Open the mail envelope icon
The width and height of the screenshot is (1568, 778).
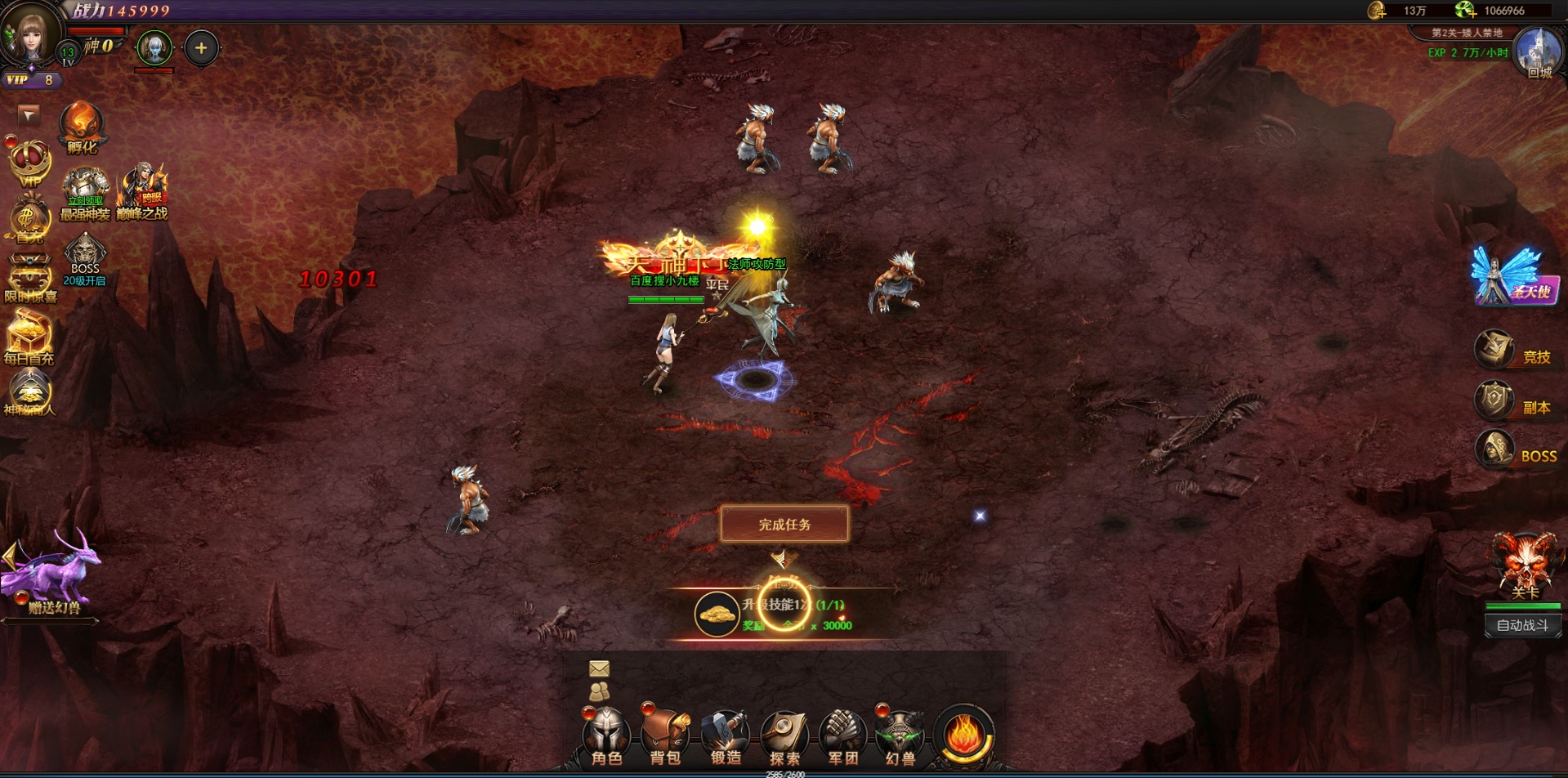click(599, 669)
